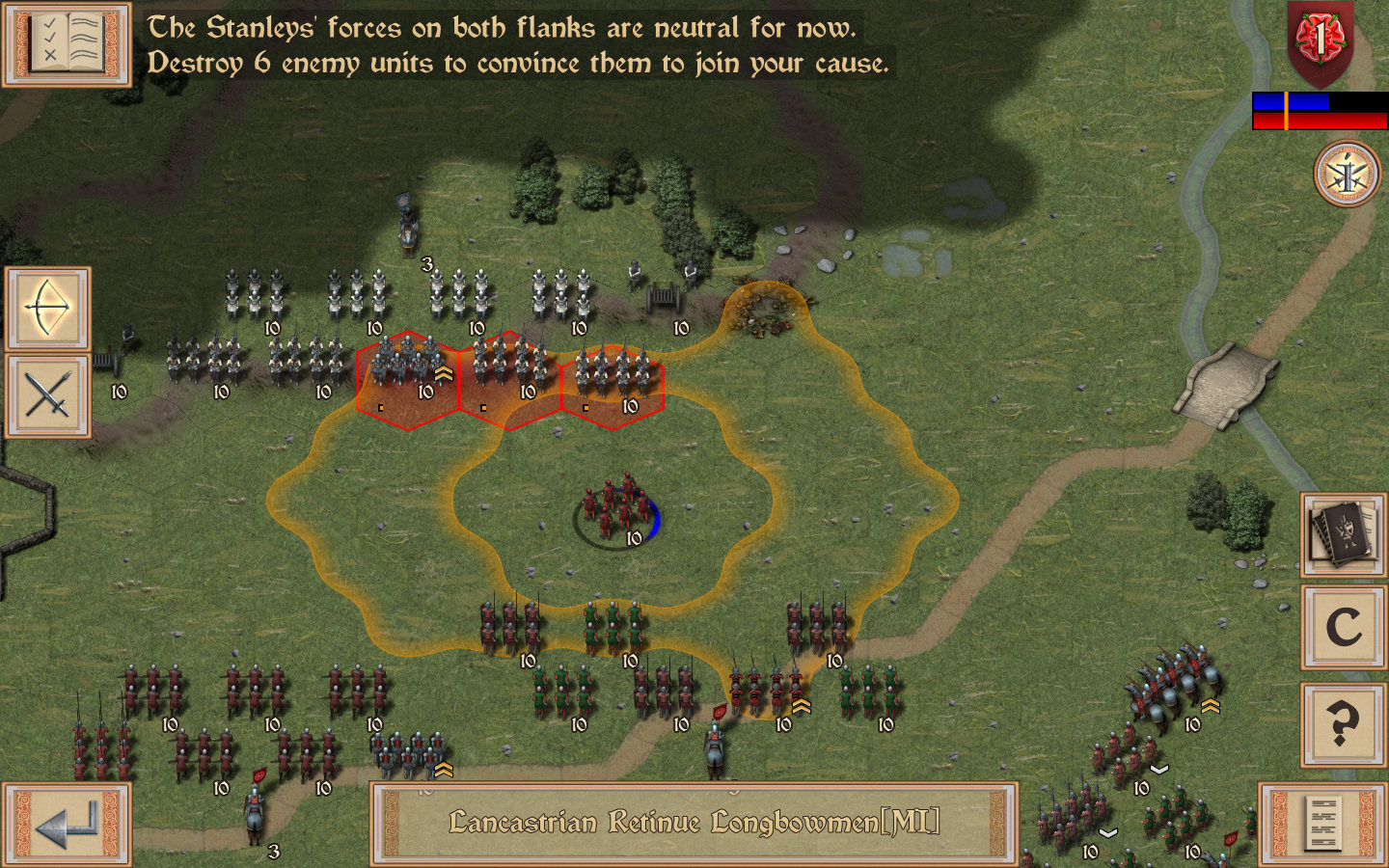1389x868 pixels.
Task: Open help via the question mark icon
Action: point(1342,718)
